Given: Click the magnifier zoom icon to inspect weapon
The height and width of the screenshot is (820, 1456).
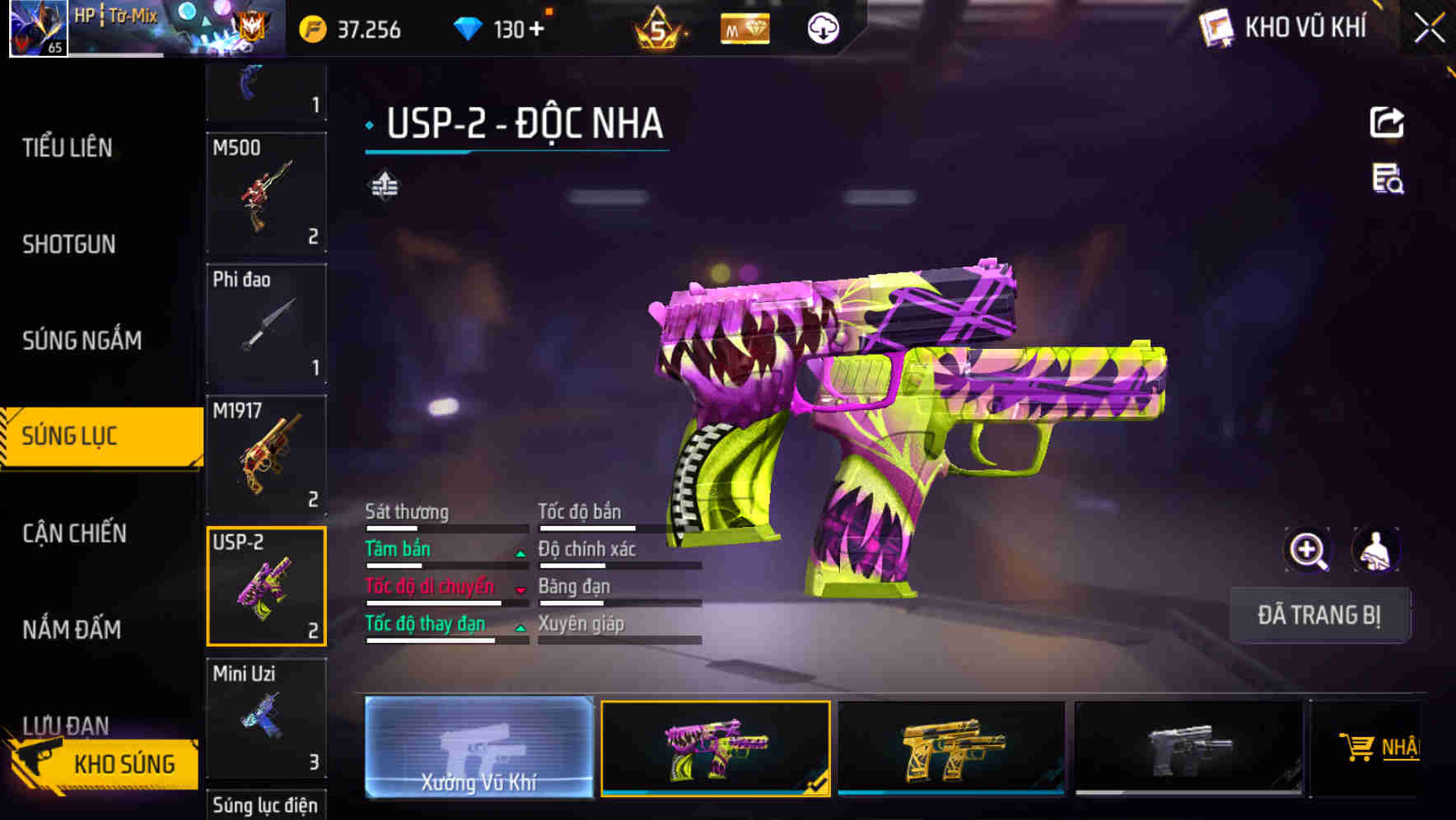Looking at the screenshot, I should pos(1308,550).
